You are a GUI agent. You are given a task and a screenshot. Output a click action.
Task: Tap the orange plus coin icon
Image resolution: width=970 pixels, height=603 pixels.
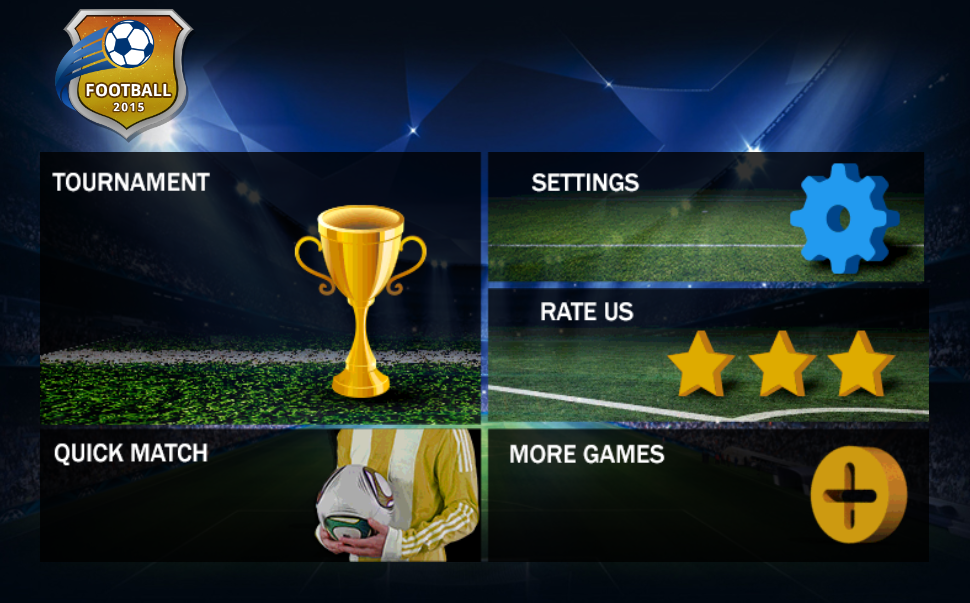[857, 494]
